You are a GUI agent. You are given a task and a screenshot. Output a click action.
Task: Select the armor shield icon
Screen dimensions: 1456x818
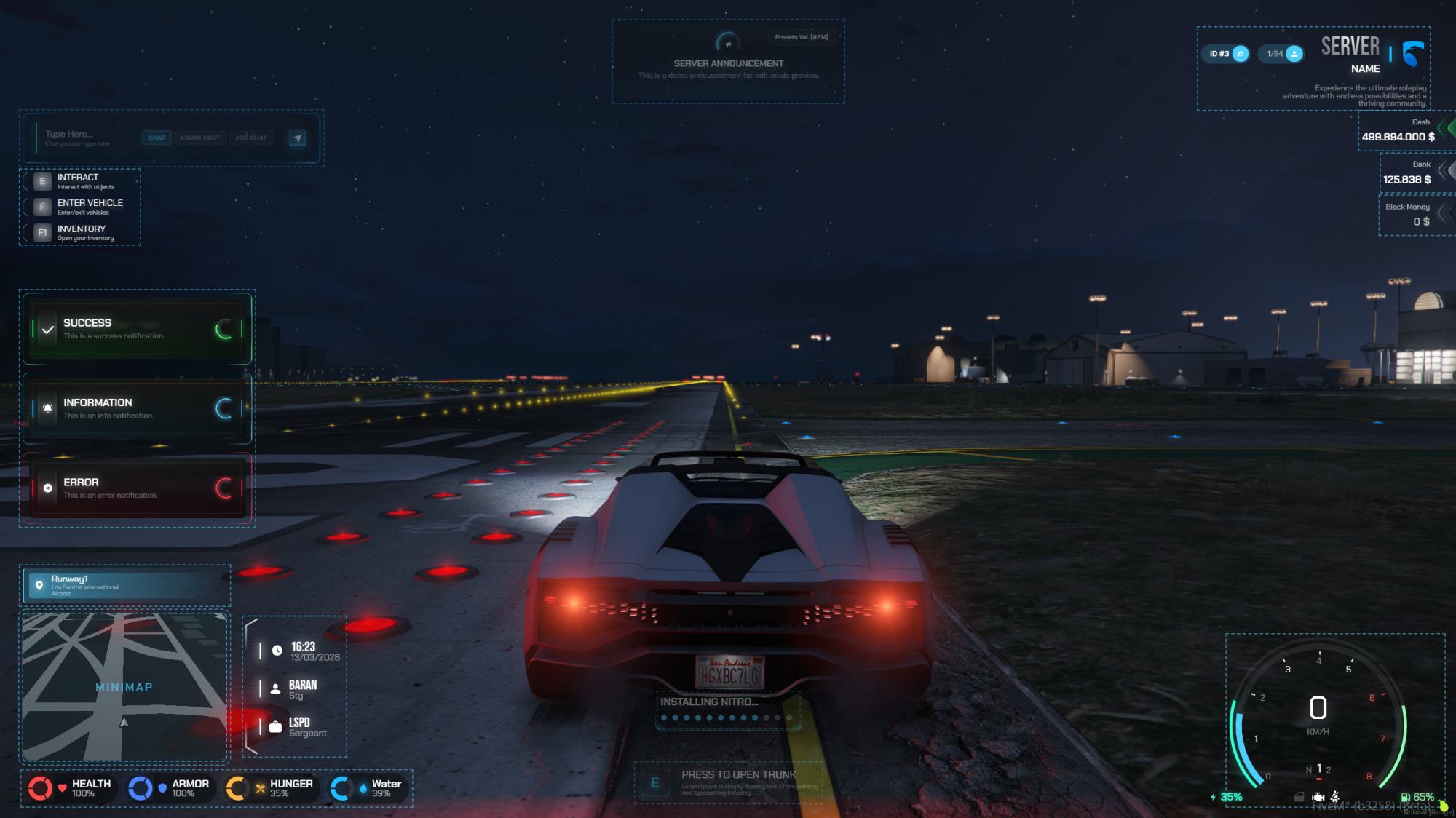pyautogui.click(x=162, y=787)
